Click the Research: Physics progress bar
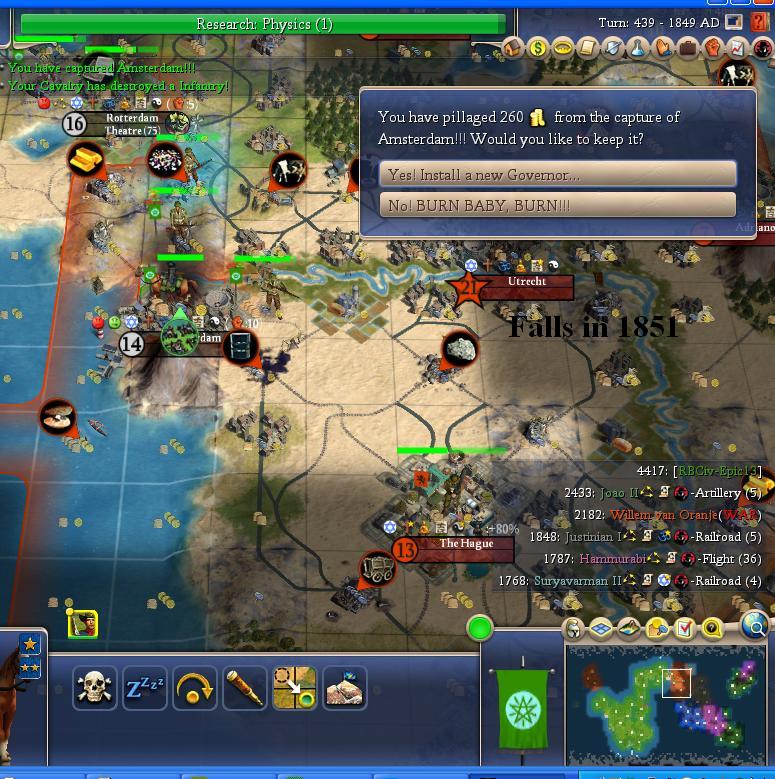The image size is (775, 779). tap(264, 24)
